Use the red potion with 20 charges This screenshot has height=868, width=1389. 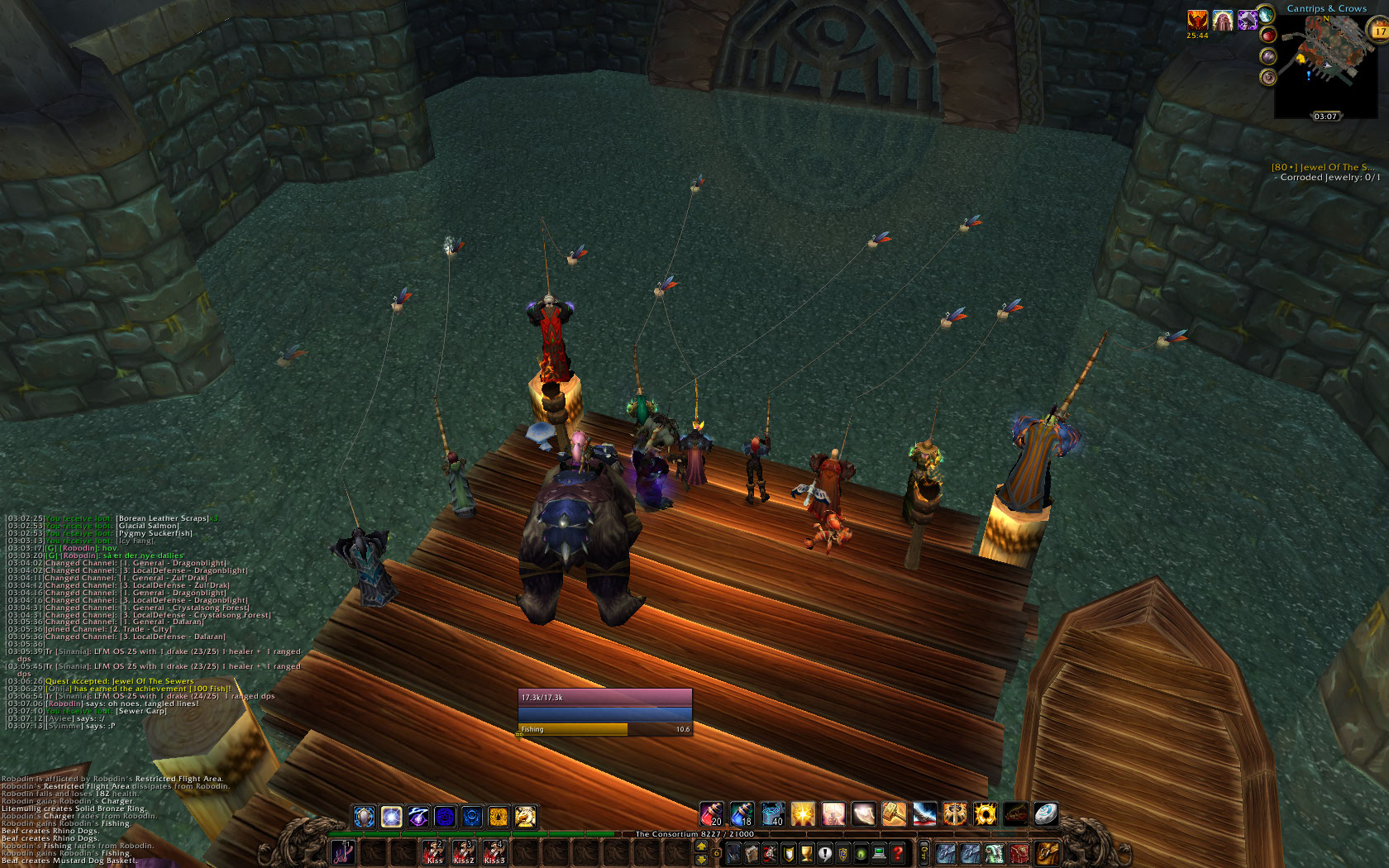pos(711,815)
